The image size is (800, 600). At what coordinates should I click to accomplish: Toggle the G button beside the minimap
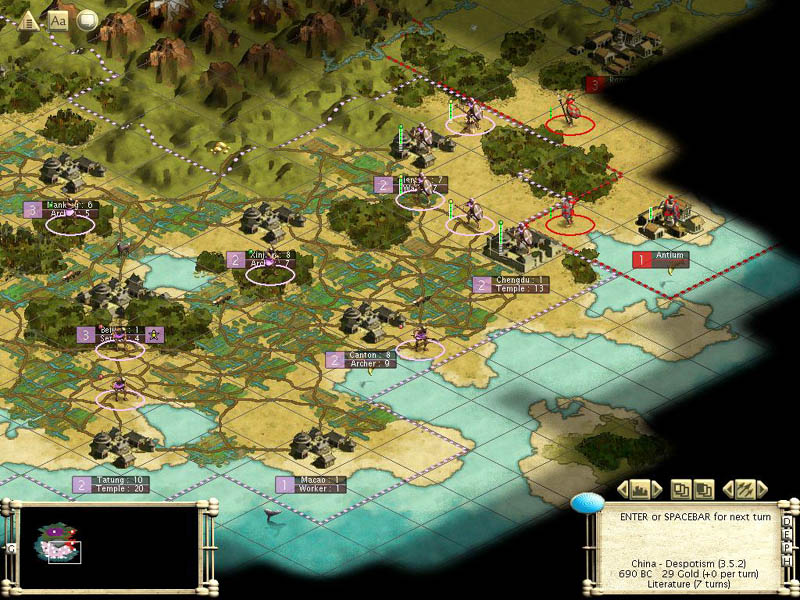11,548
